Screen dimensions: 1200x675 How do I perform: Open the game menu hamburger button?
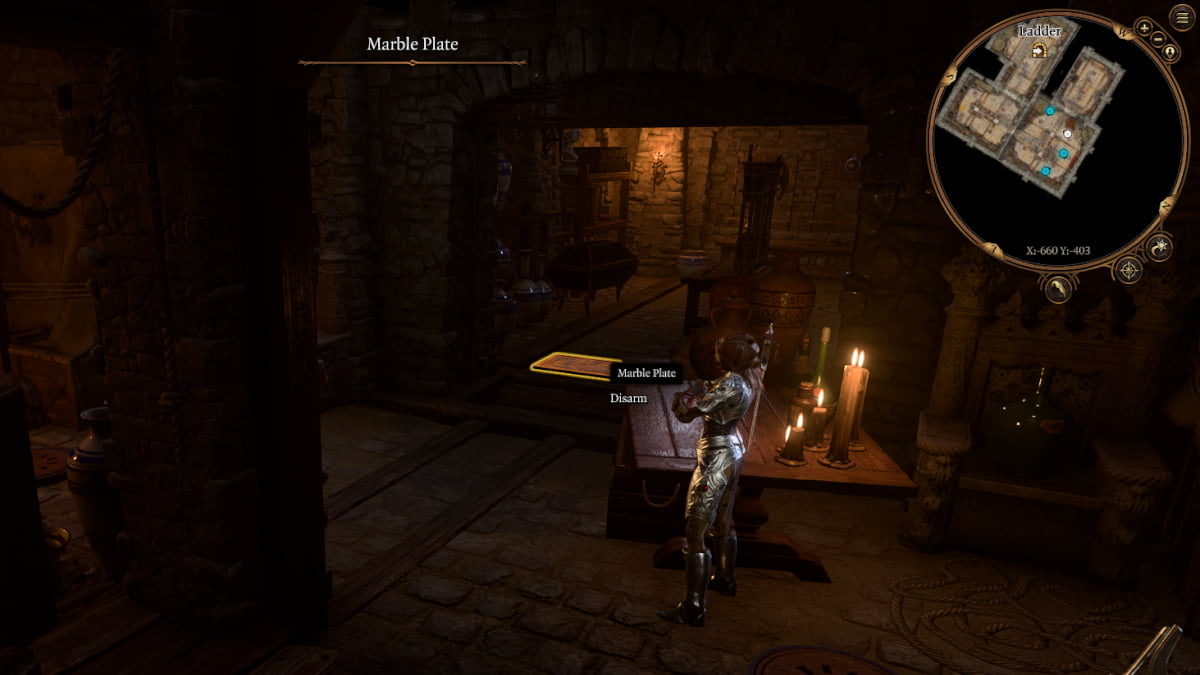click(1181, 18)
